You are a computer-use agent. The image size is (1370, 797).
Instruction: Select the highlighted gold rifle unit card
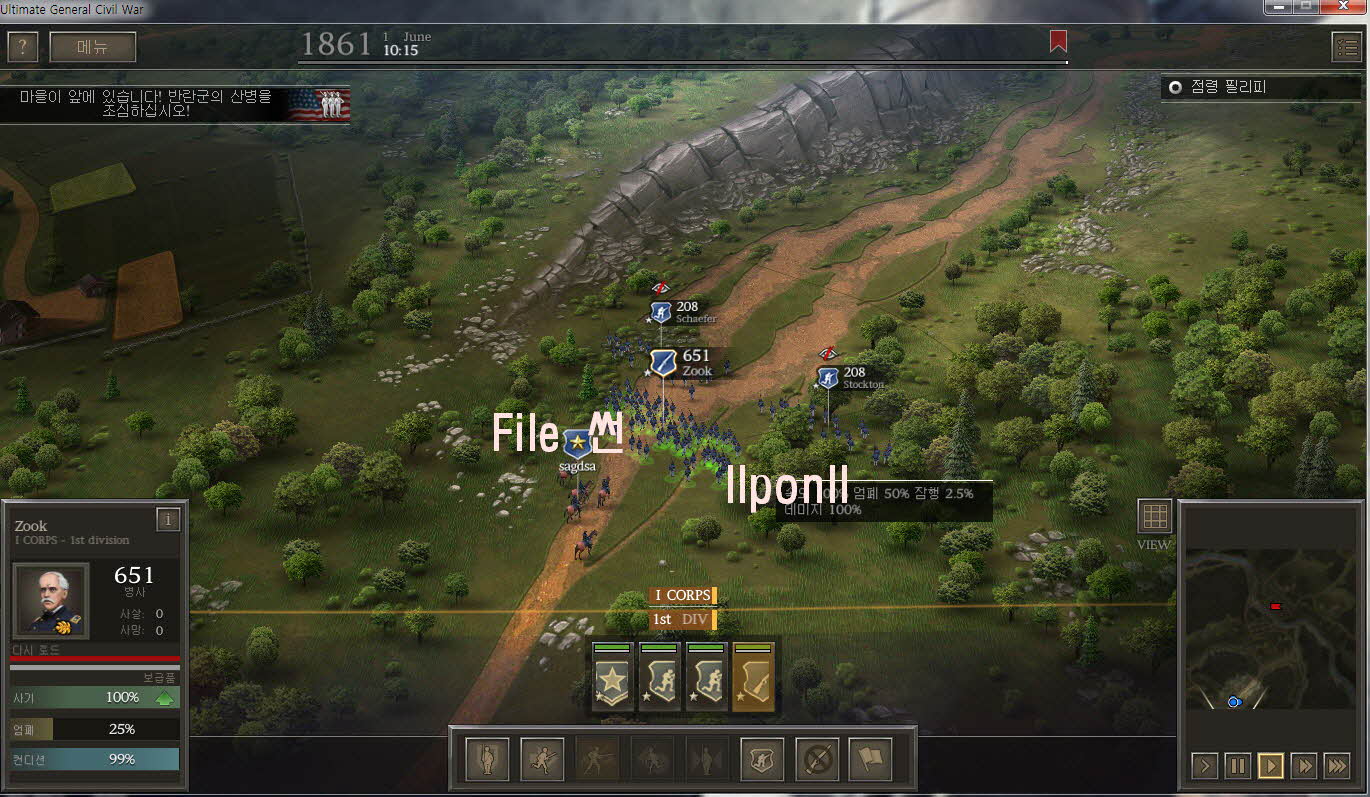754,677
